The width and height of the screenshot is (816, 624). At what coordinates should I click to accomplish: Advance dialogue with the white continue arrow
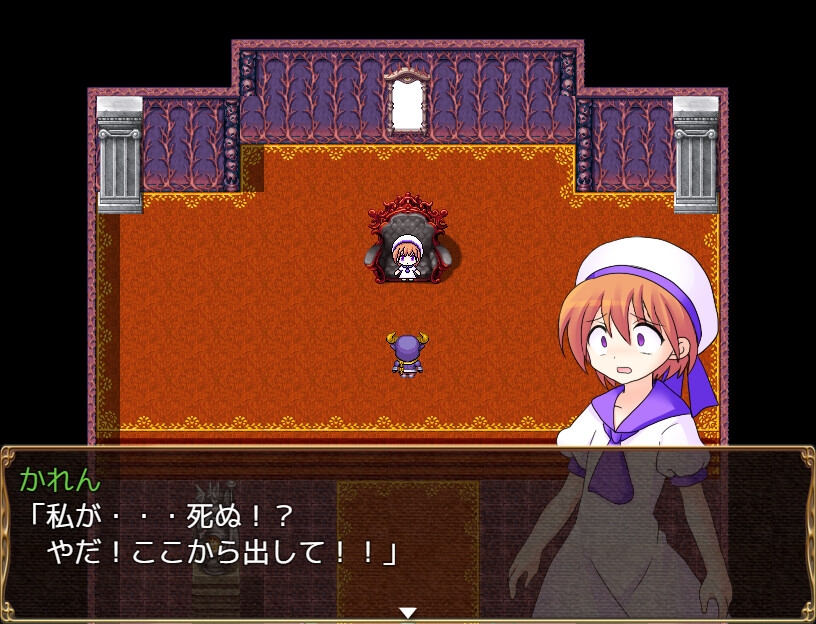(x=407, y=612)
